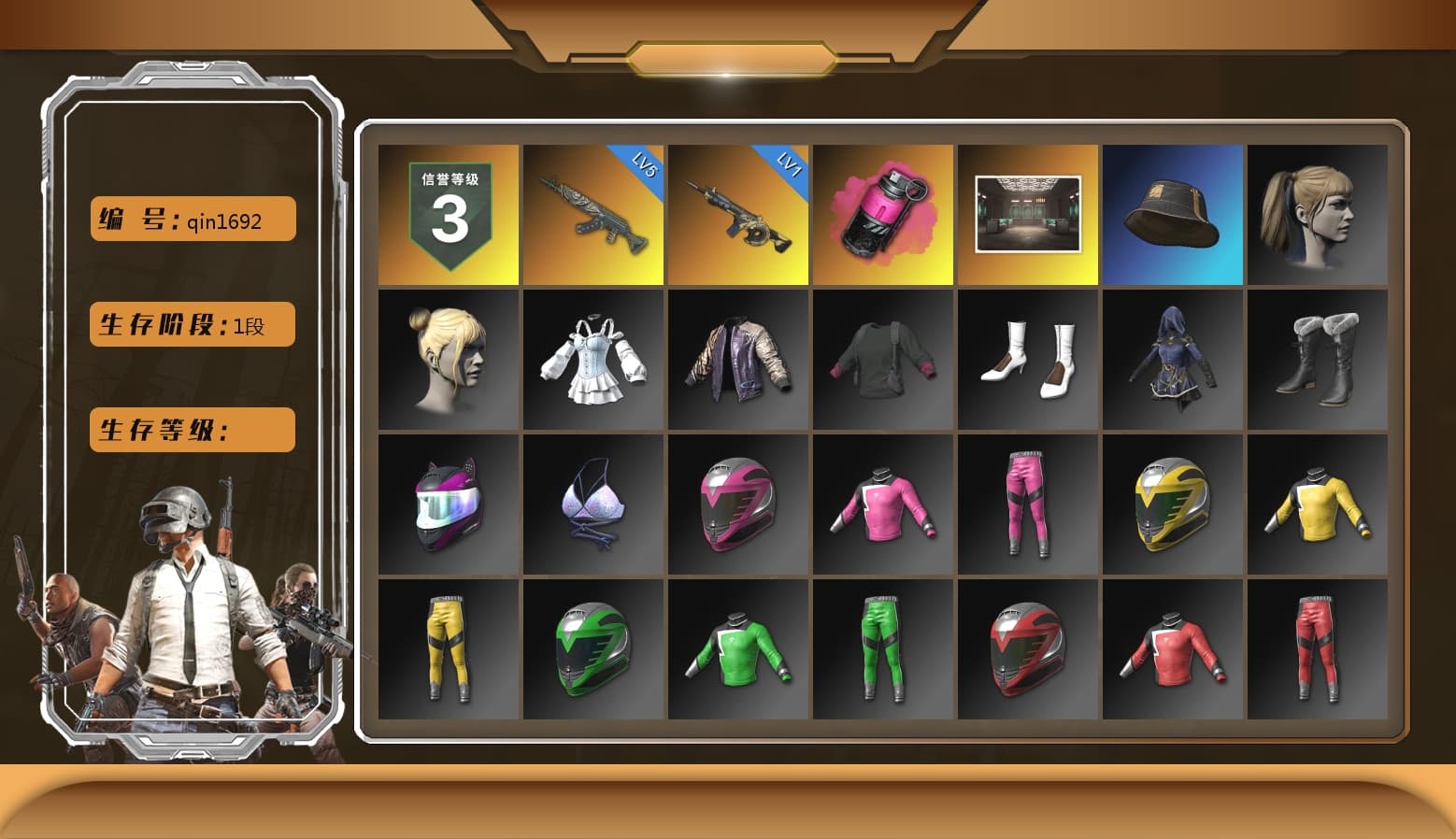Select the purple metallic jacket
The image size is (1456, 839).
tap(738, 360)
